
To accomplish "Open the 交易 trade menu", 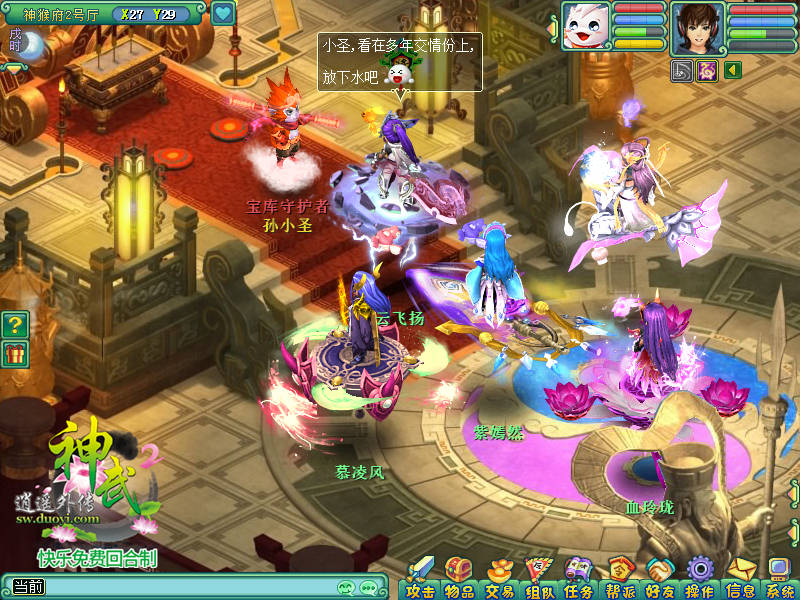I will coord(499,578).
